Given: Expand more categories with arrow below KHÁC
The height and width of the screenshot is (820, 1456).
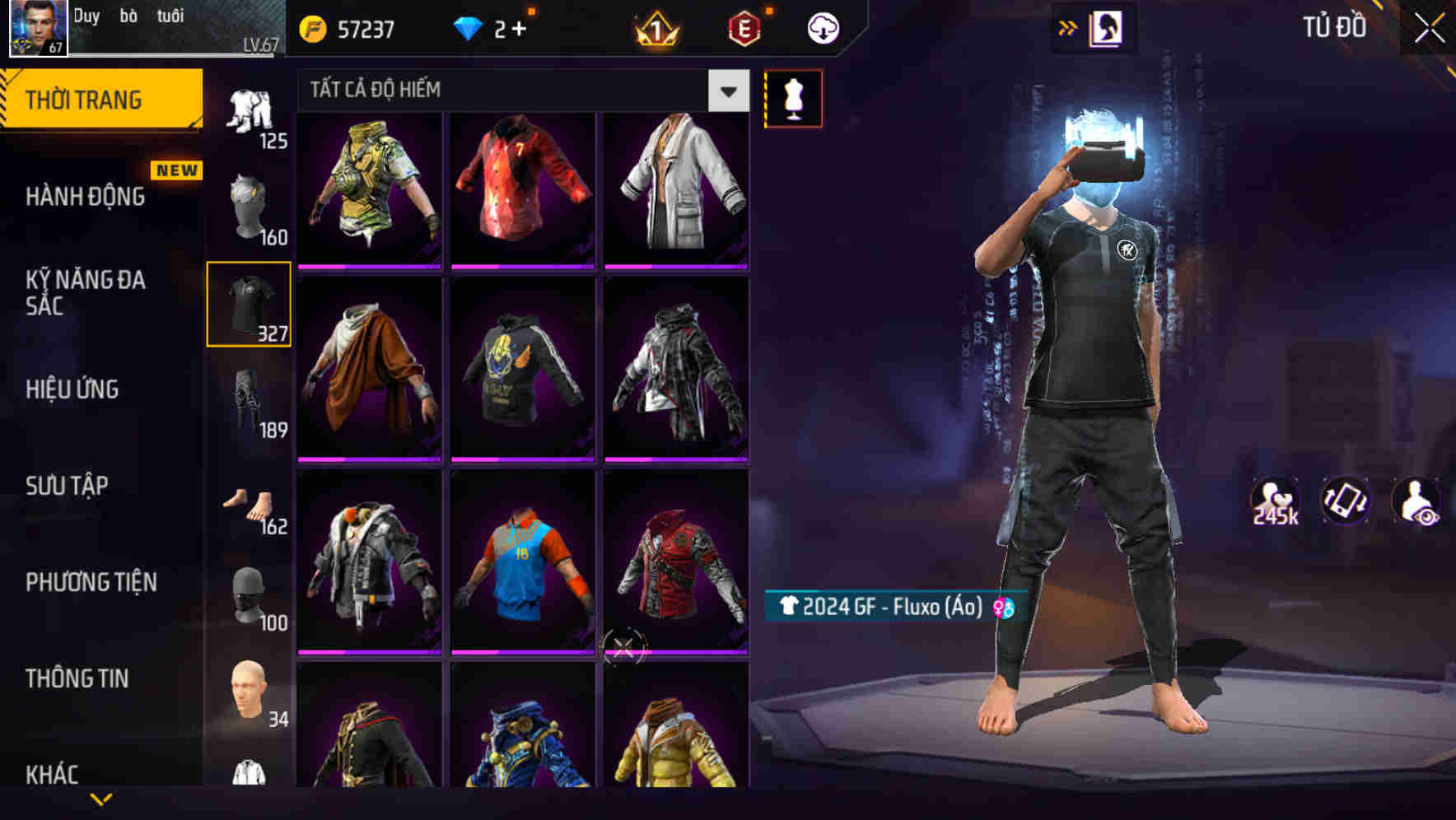Looking at the screenshot, I should coord(101,800).
